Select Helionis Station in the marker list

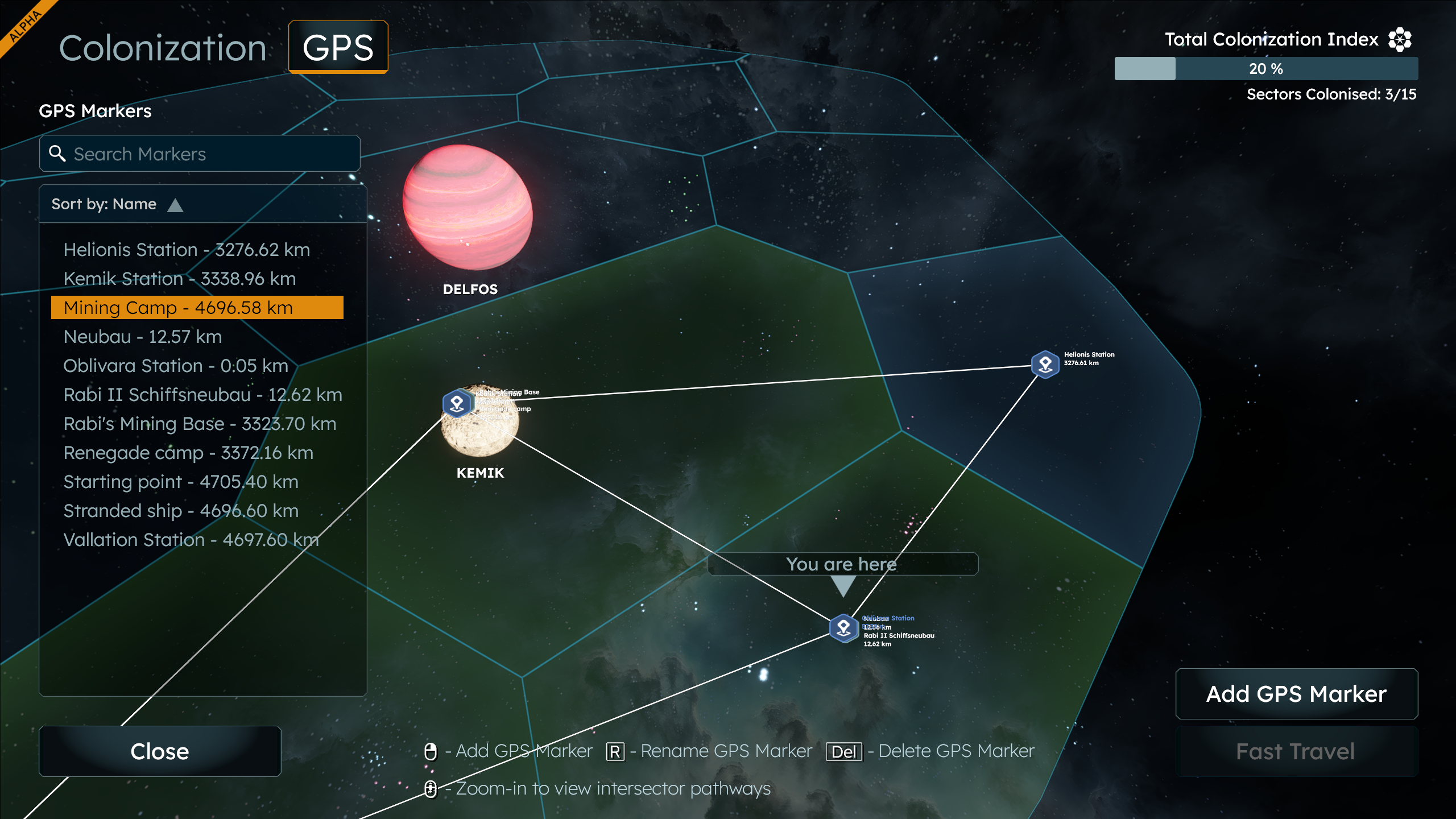[187, 250]
